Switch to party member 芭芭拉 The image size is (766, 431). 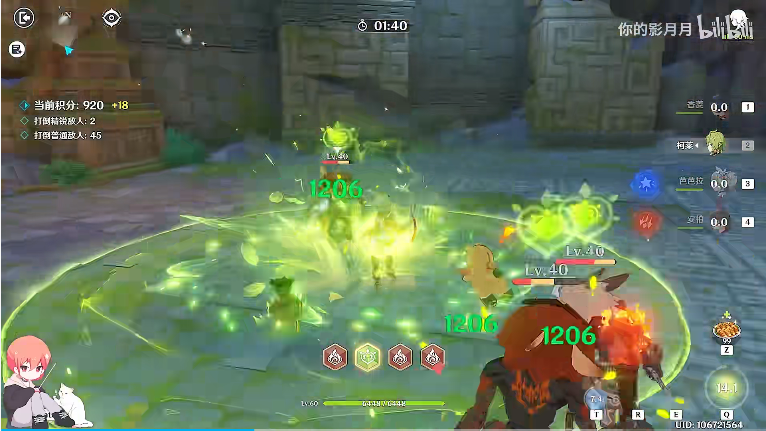click(719, 183)
